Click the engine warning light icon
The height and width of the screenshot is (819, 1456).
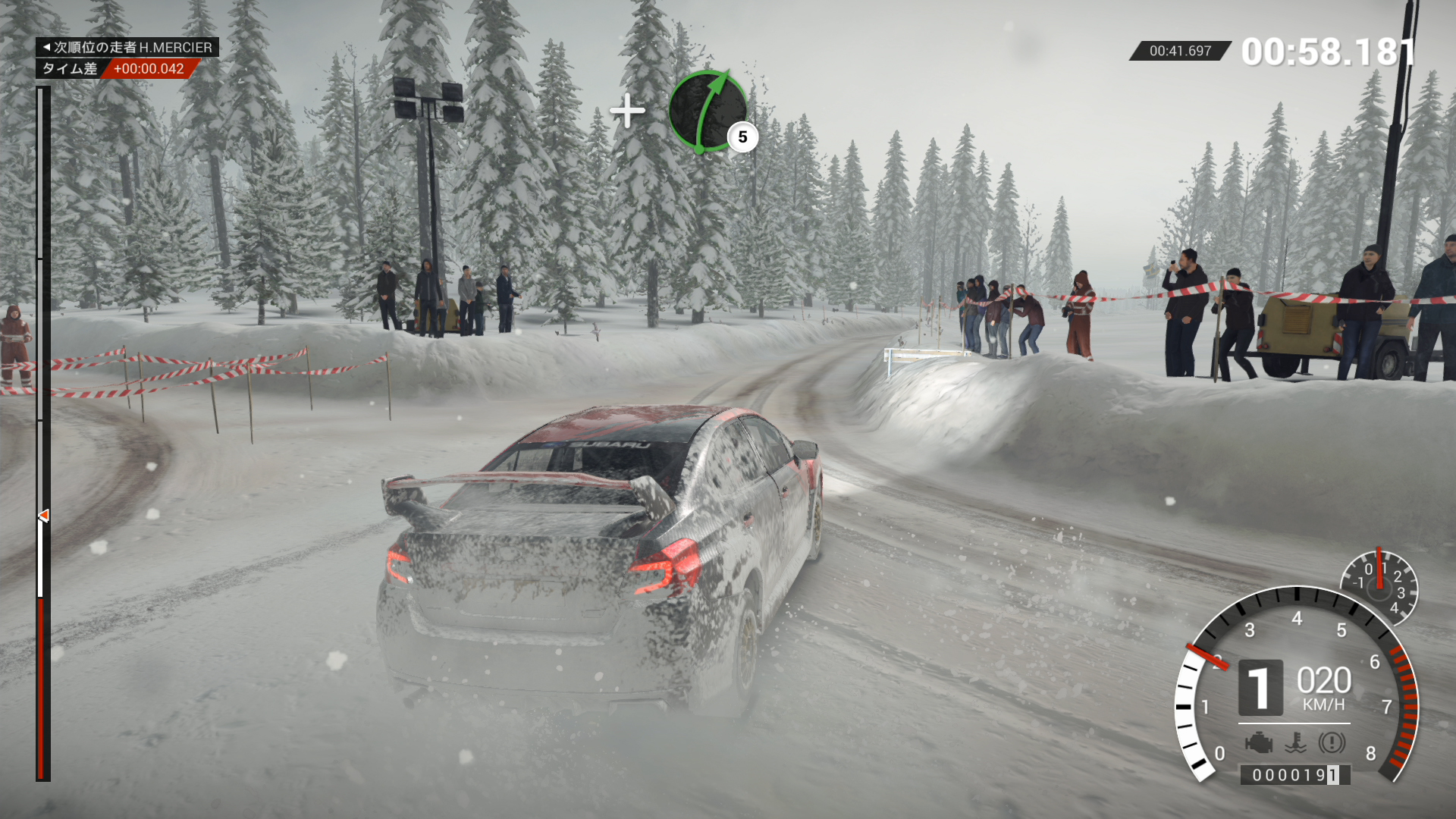[x=1259, y=742]
